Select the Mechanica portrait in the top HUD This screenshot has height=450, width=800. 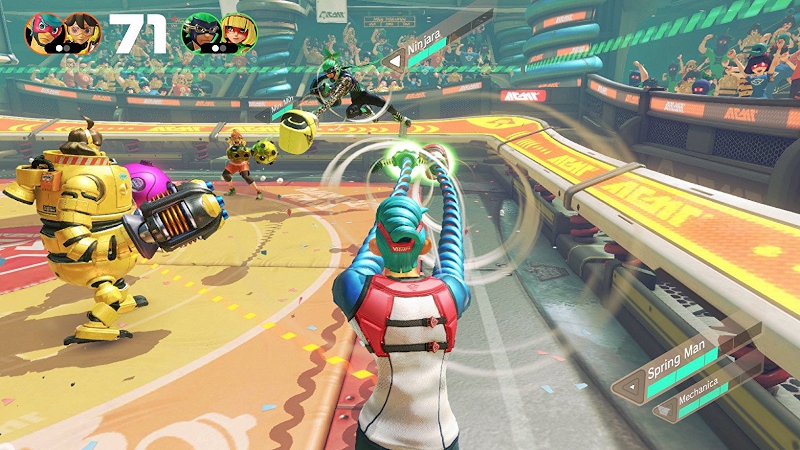pos(82,32)
